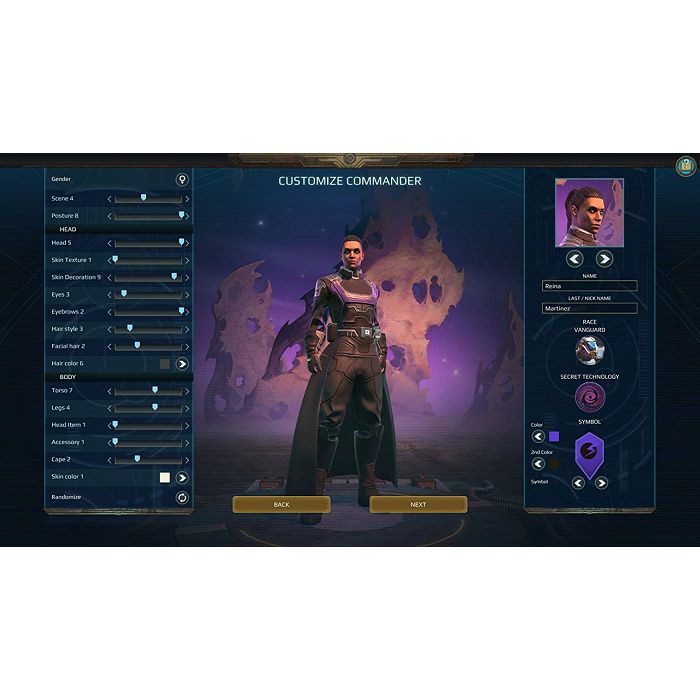Go back with the BACK button

tap(281, 504)
